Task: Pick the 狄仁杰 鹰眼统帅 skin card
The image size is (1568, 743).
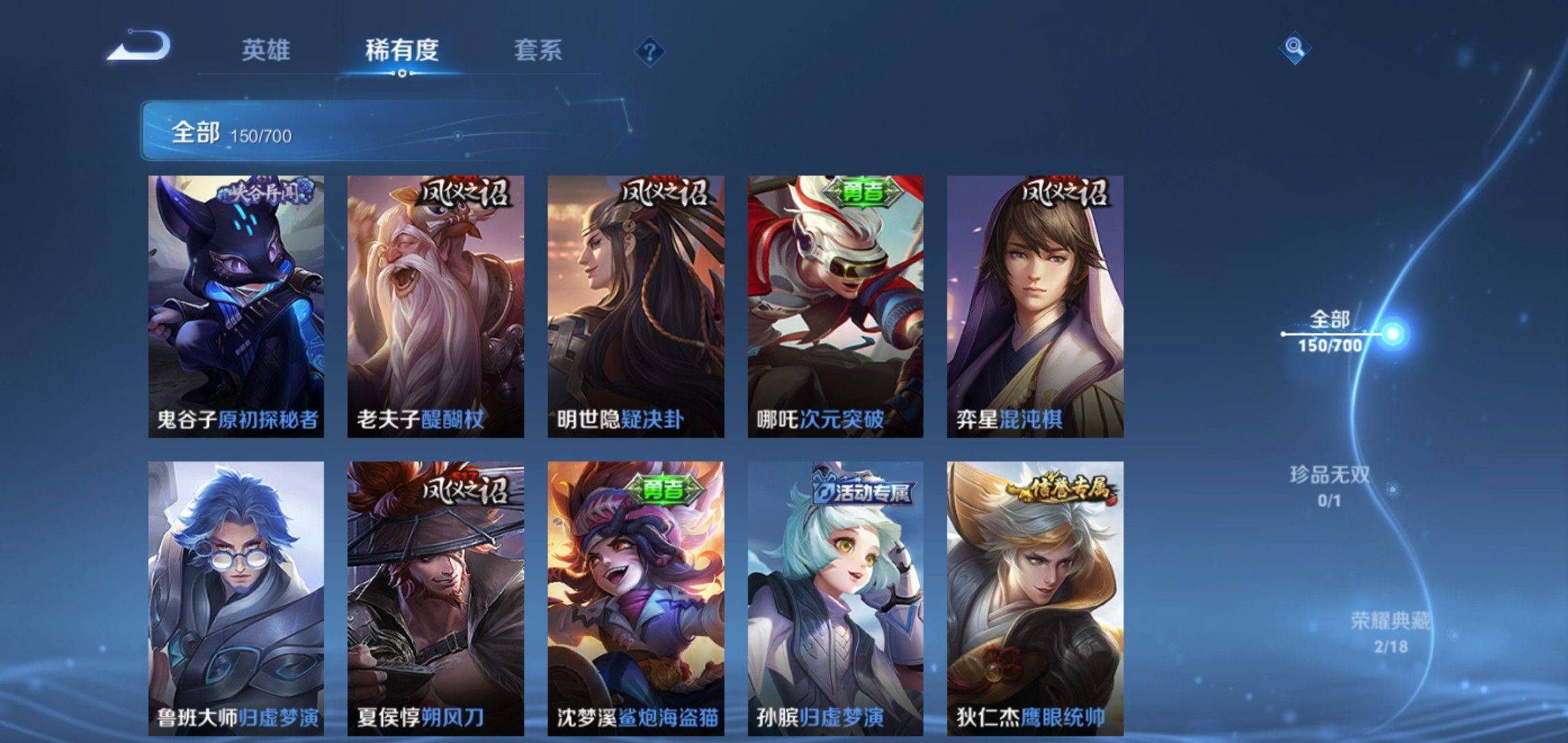Action: pyautogui.click(x=1035, y=597)
